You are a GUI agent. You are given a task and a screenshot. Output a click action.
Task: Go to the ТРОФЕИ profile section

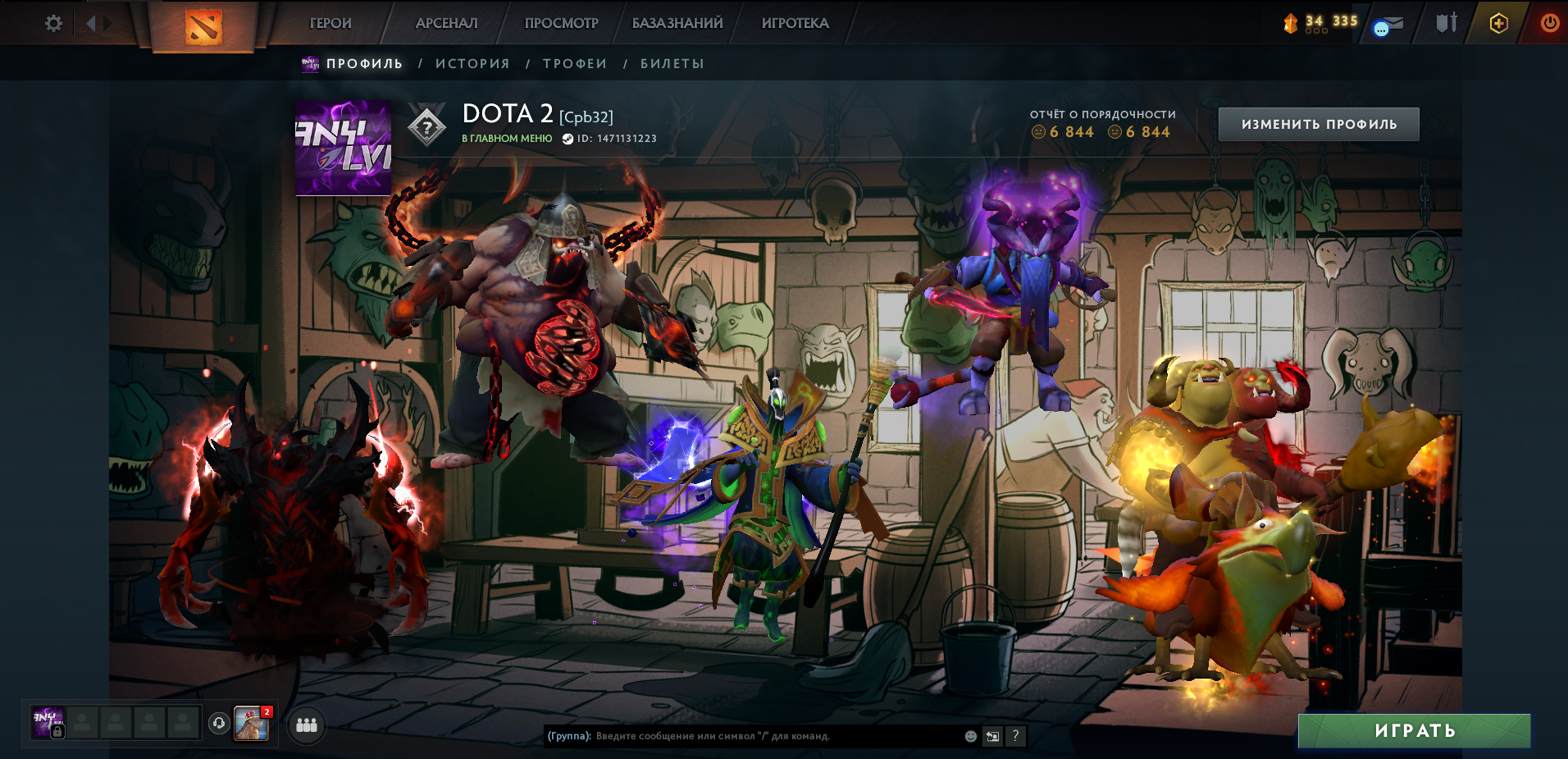coord(574,63)
